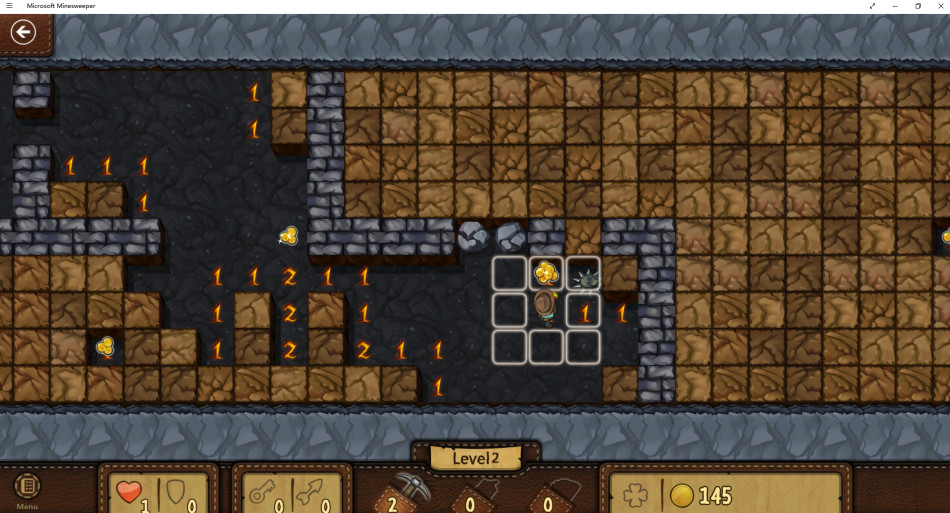Open the window's hamburger menu
950x513 pixels.
(9, 6)
